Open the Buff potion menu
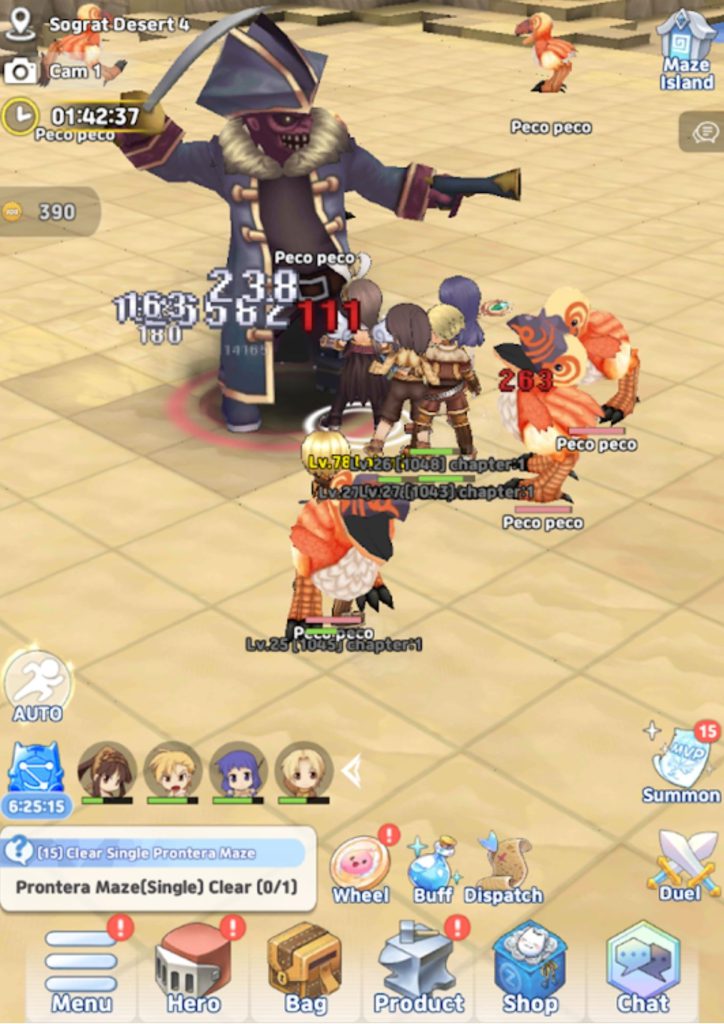The height and width of the screenshot is (1024, 724). tap(432, 866)
